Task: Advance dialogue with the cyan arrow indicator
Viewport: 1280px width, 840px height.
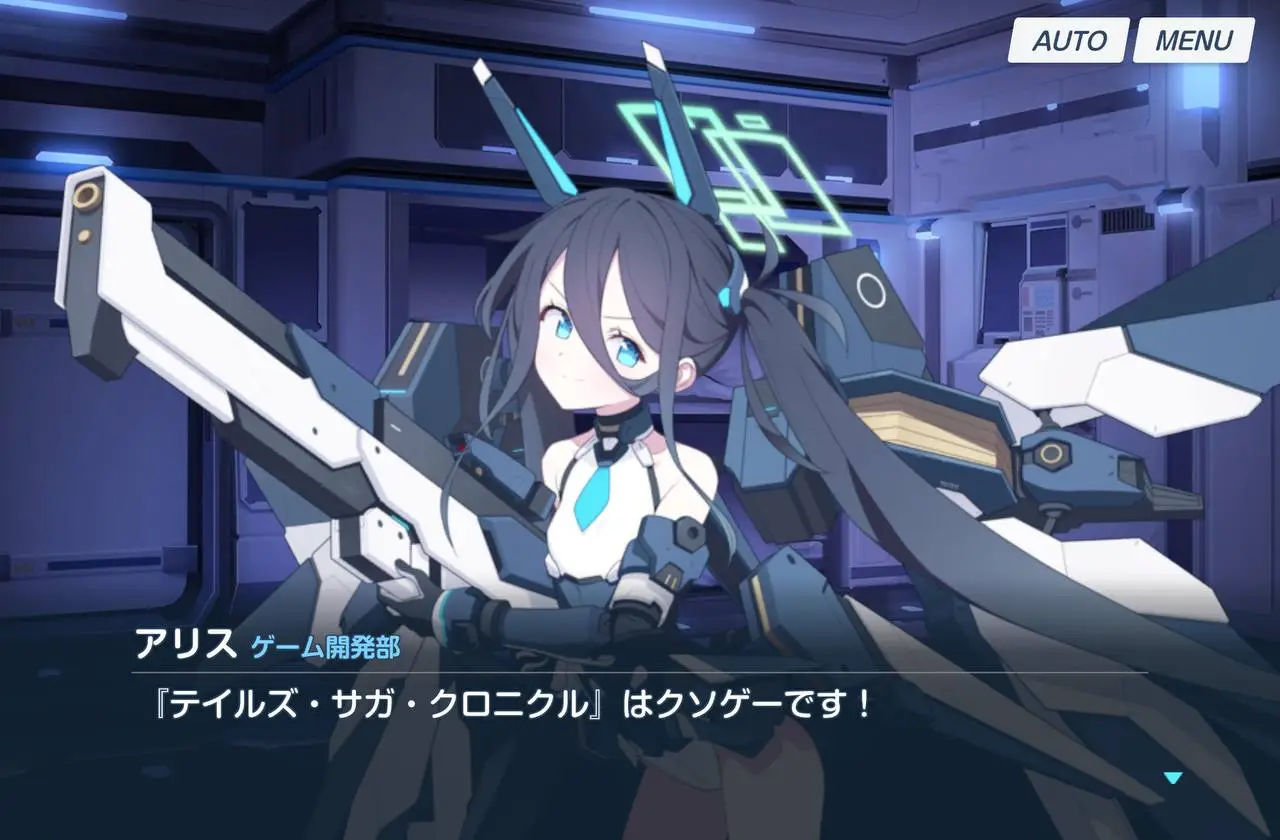Action: (x=1173, y=777)
